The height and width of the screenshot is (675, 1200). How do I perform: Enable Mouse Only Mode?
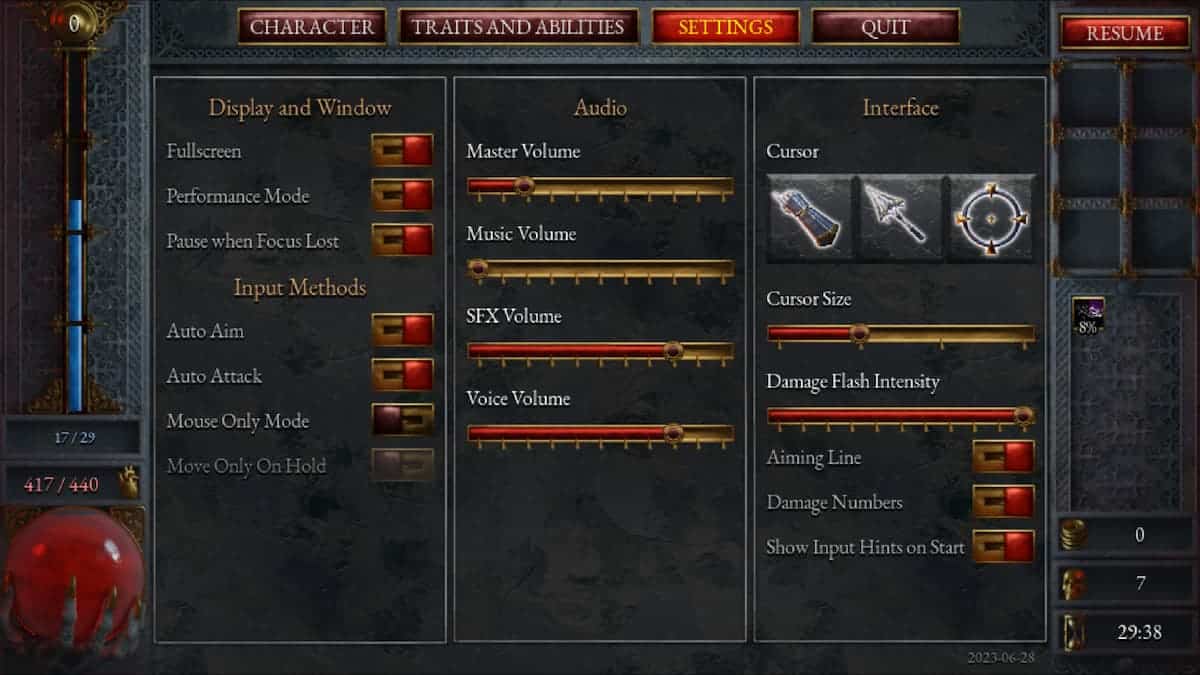(402, 421)
